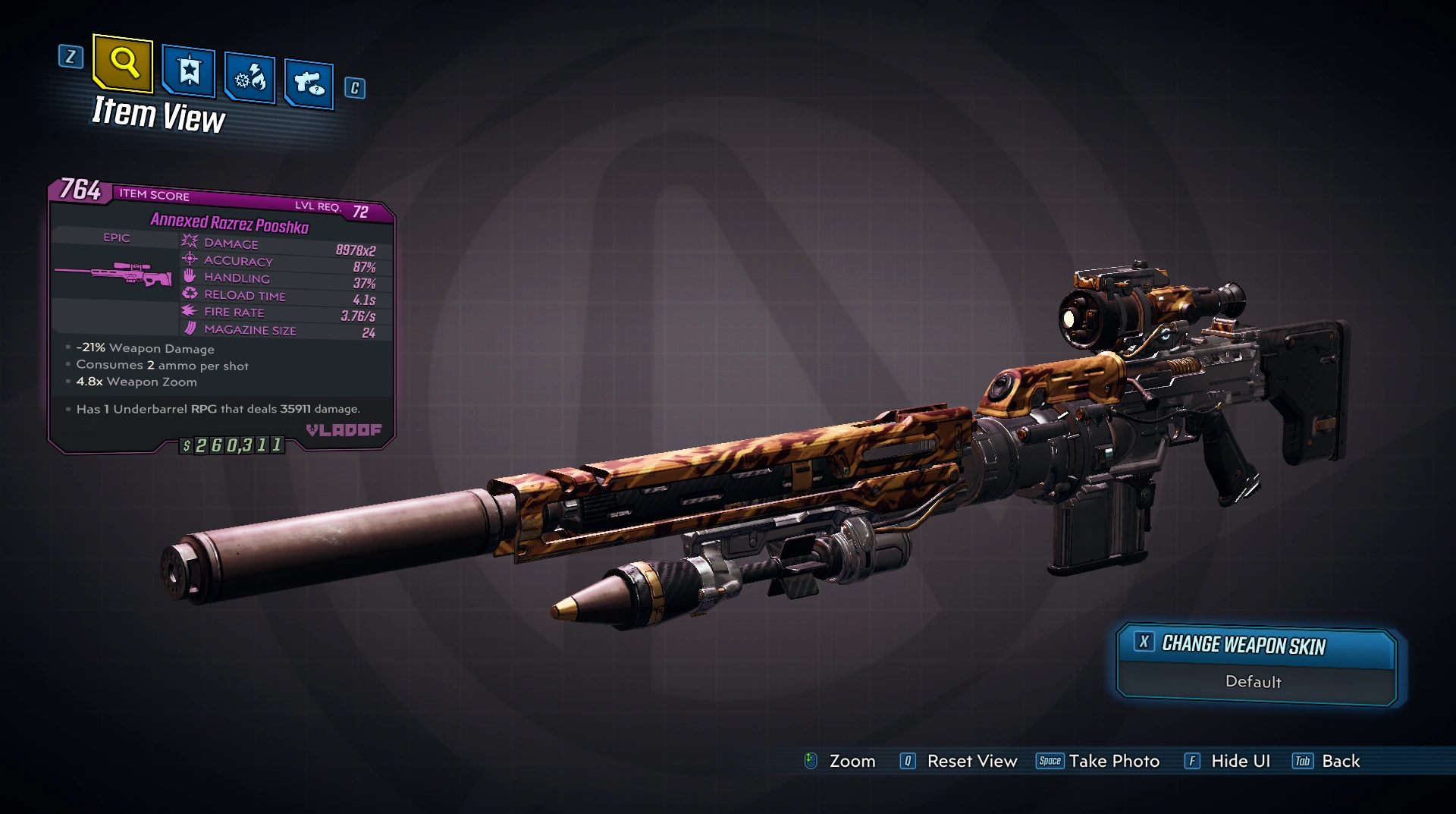Open the gear and flame tab
This screenshot has width=1456, height=814.
pos(249,77)
